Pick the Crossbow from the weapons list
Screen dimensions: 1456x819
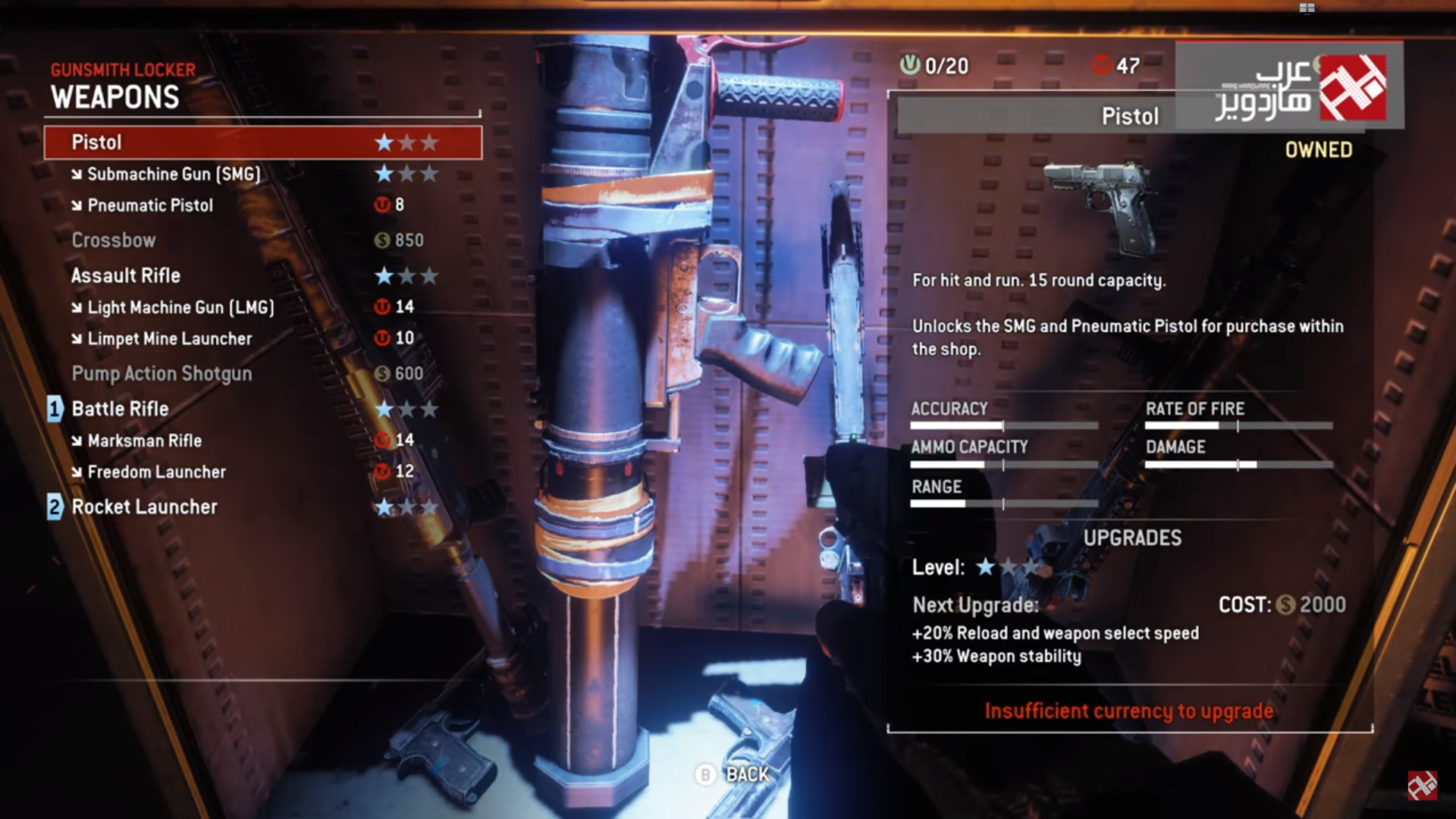coord(114,240)
